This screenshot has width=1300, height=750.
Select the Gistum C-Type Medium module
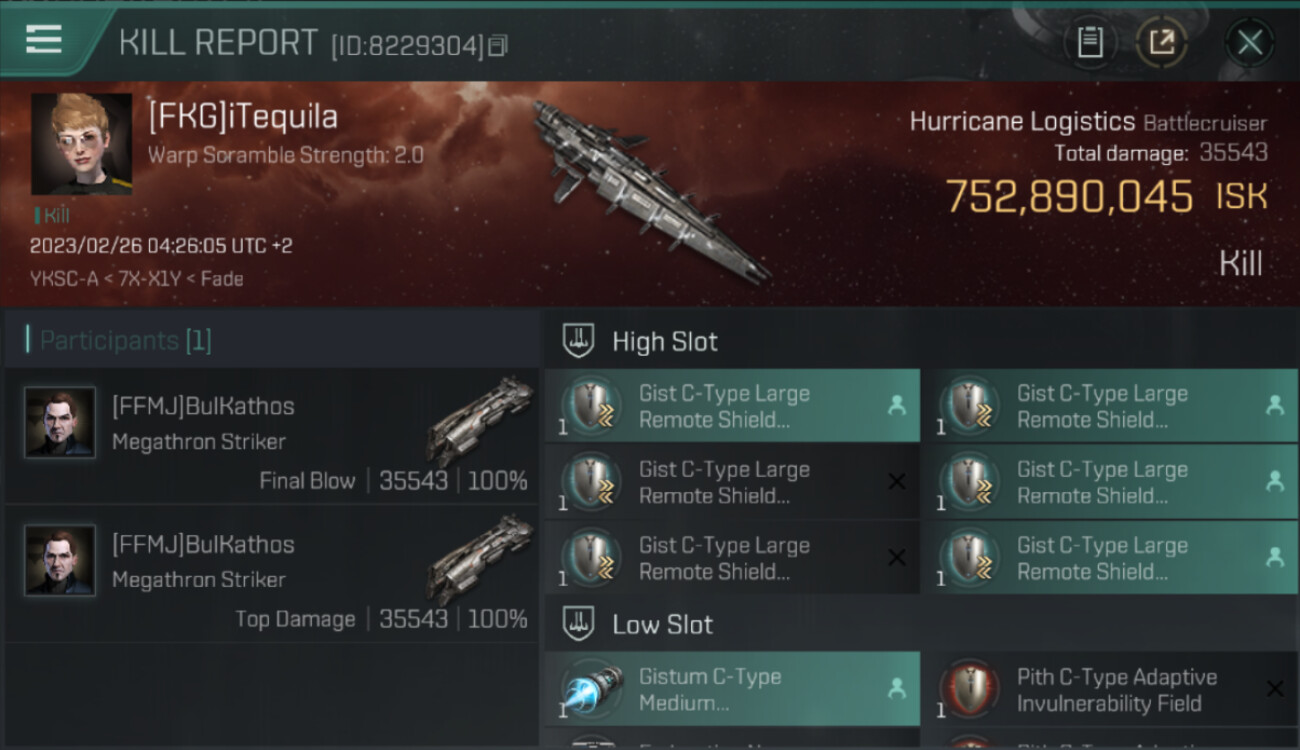732,689
